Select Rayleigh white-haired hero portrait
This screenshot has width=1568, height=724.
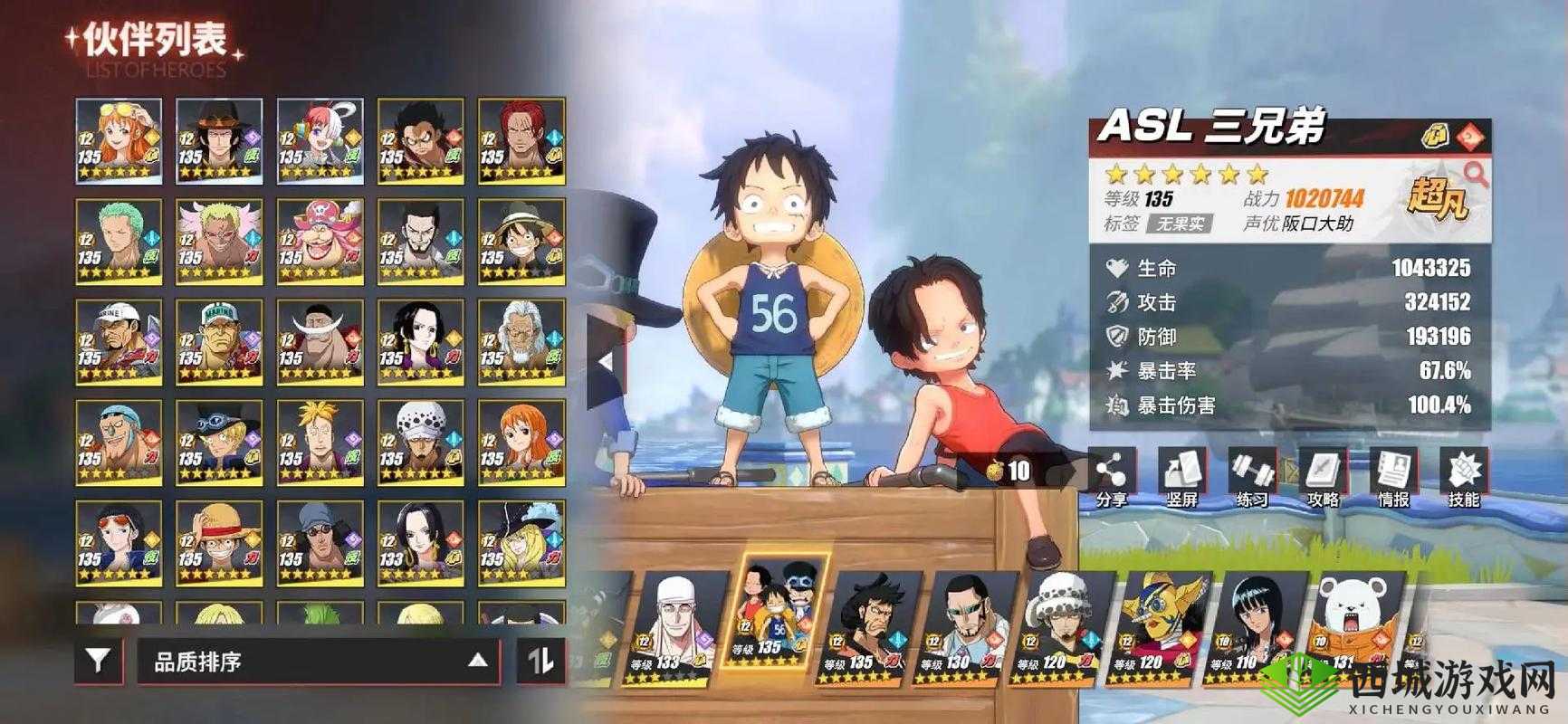pos(521,342)
